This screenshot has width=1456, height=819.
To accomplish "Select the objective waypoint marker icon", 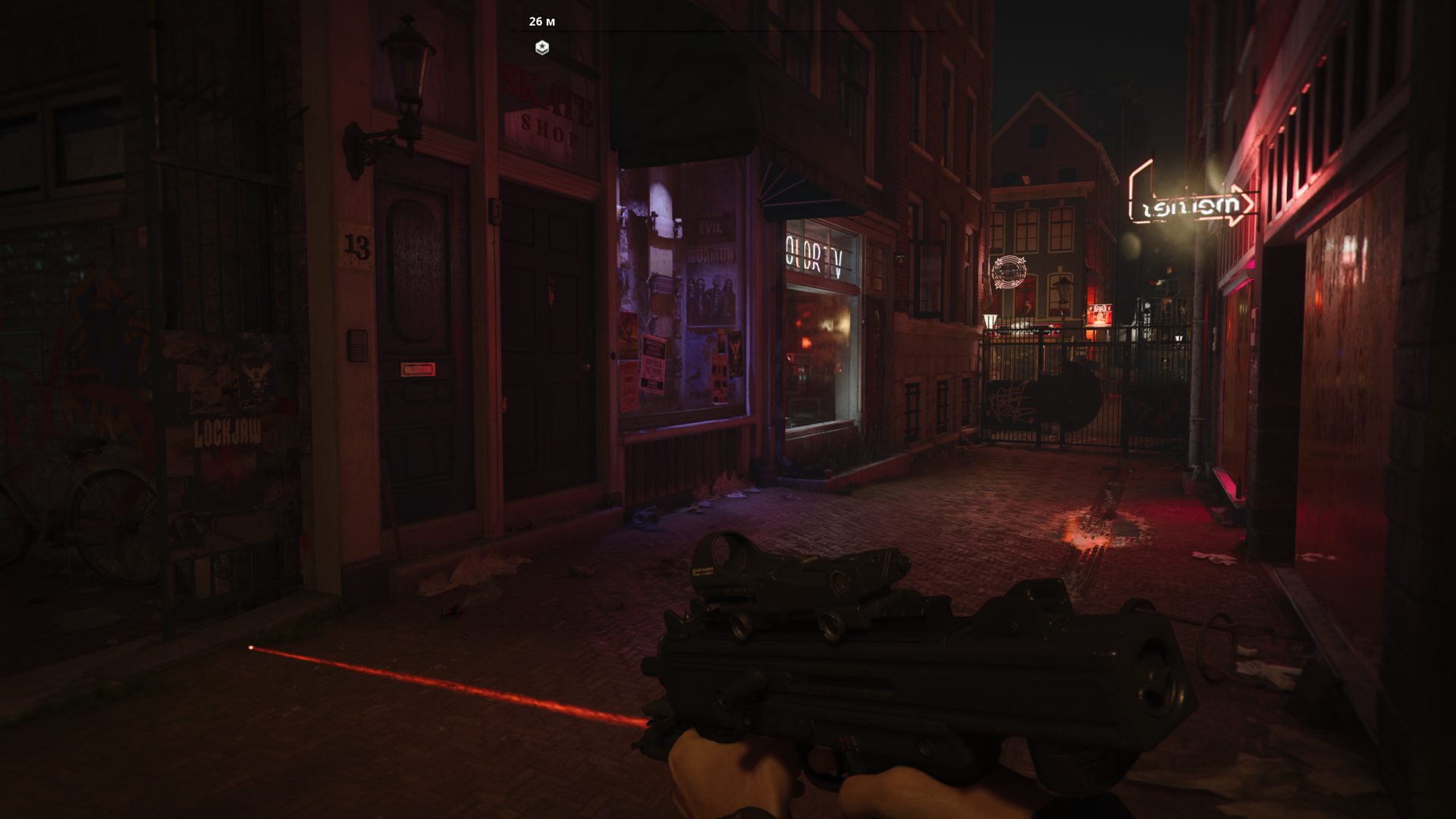I will [x=541, y=48].
